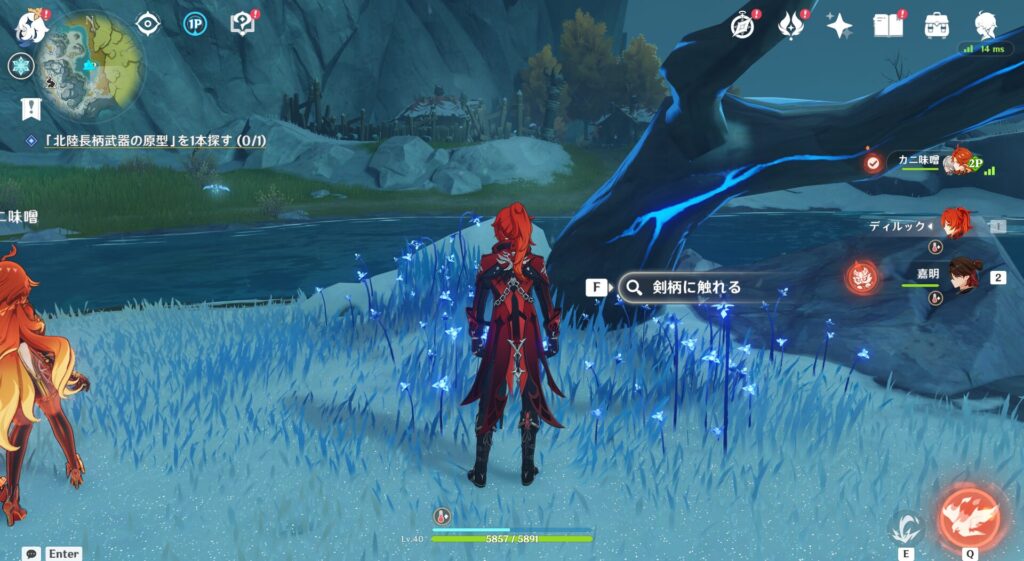This screenshot has width=1024, height=561.
Task: Open the winged battle pass icon
Action: pyautogui.click(x=792, y=25)
